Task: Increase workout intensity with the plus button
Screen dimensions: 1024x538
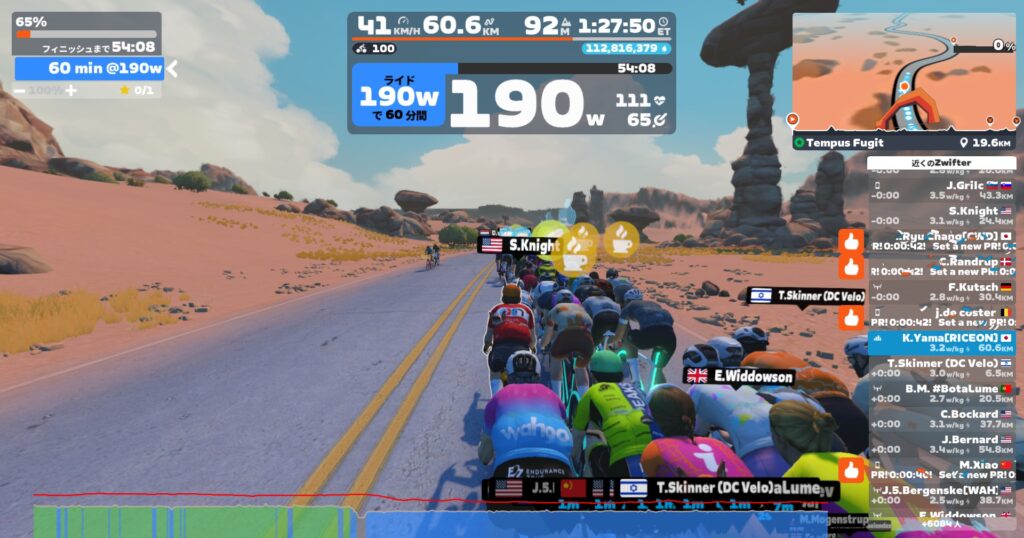Action: click(x=71, y=91)
